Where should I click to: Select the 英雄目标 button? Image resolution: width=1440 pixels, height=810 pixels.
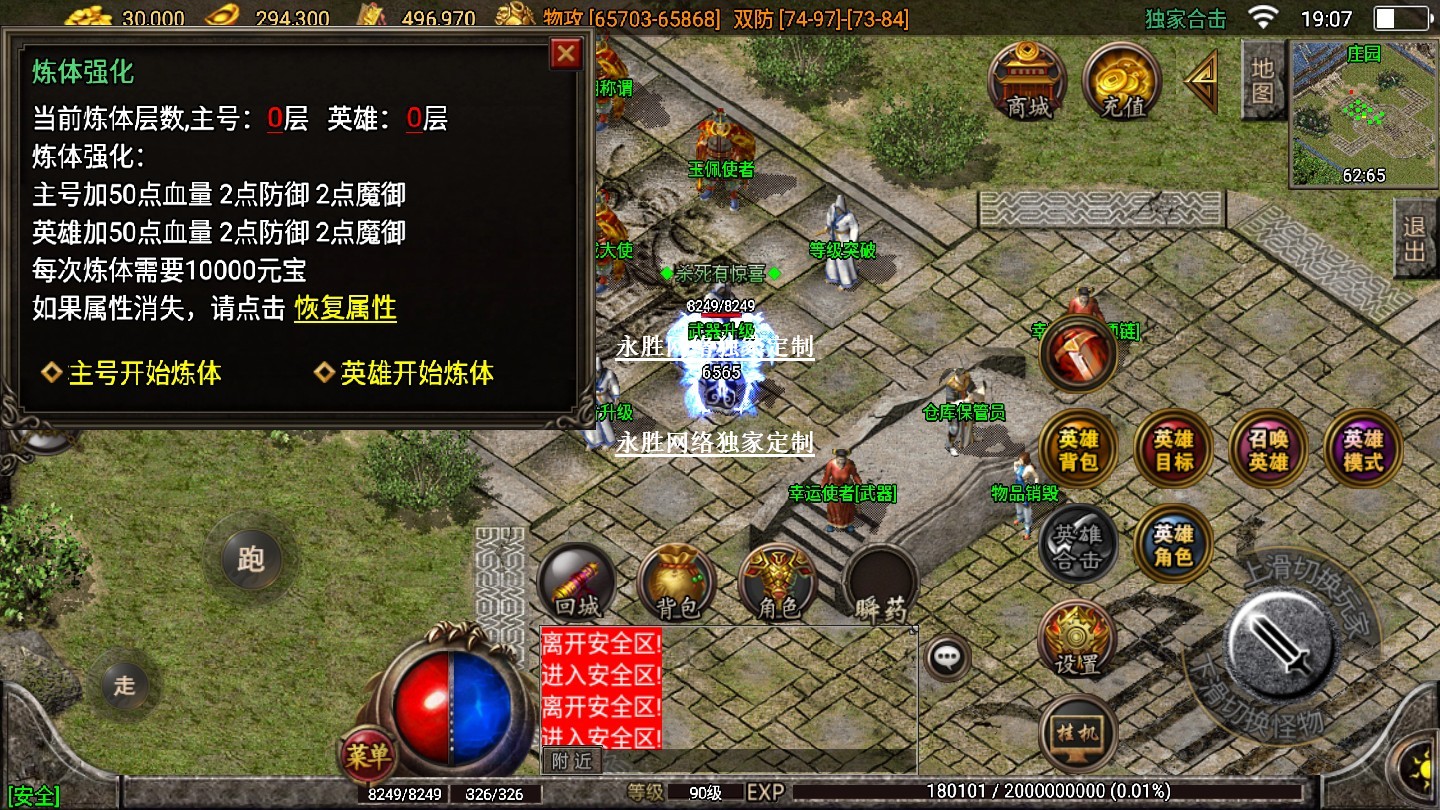coord(1174,449)
